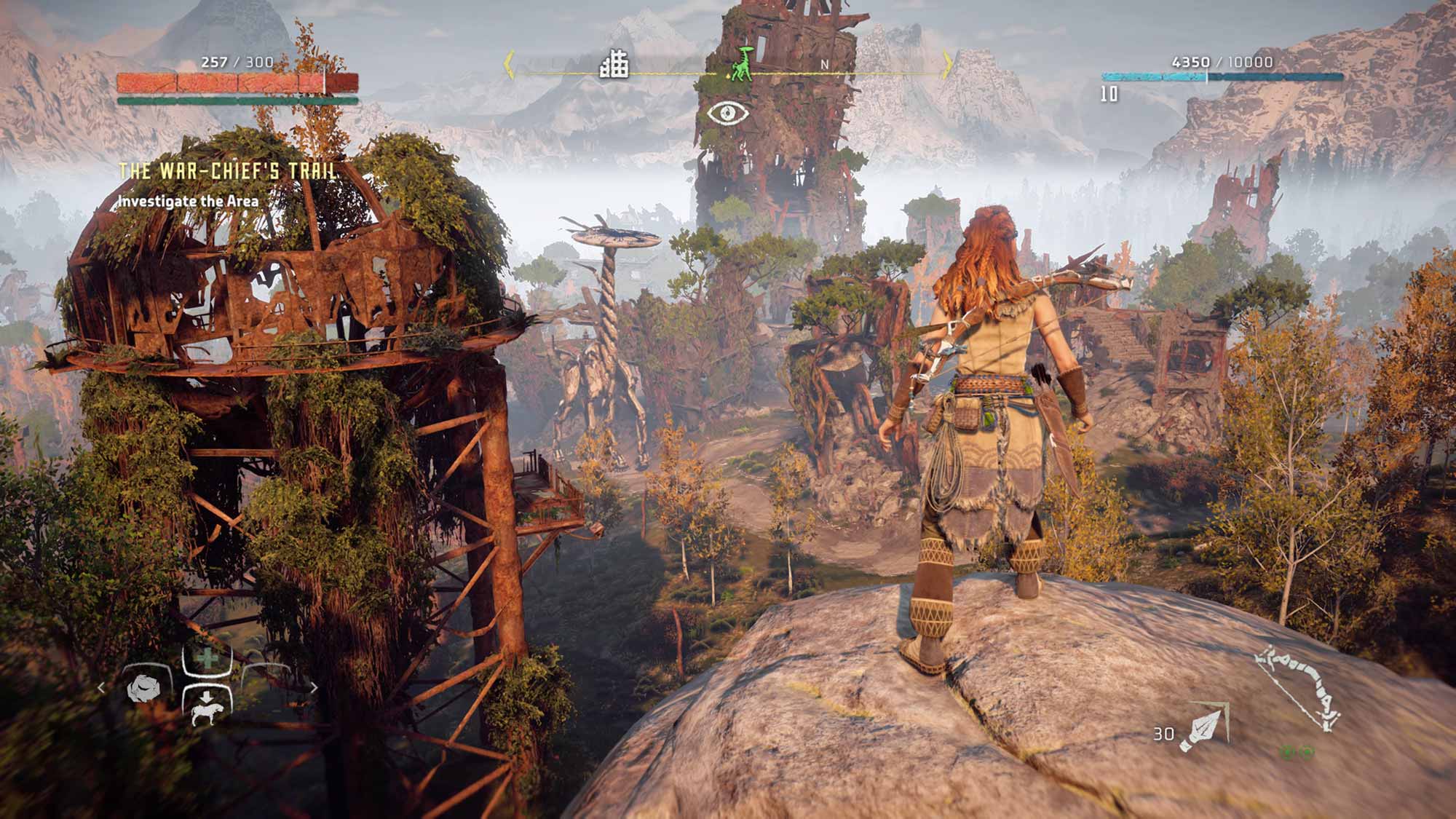This screenshot has width=1456, height=819.
Task: Click the left compass chevron arrow
Action: (509, 65)
